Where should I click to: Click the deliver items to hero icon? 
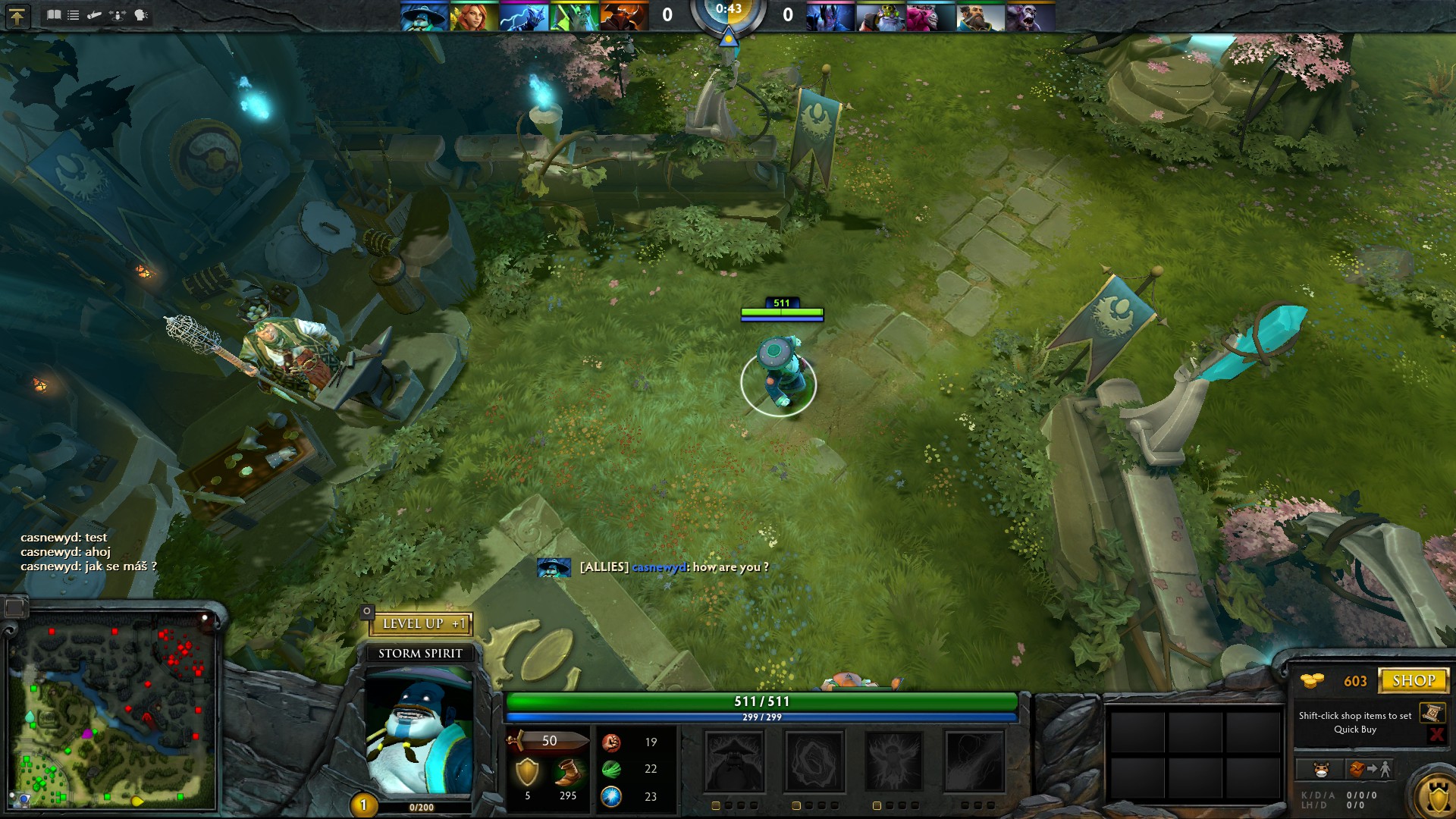coord(1370,768)
